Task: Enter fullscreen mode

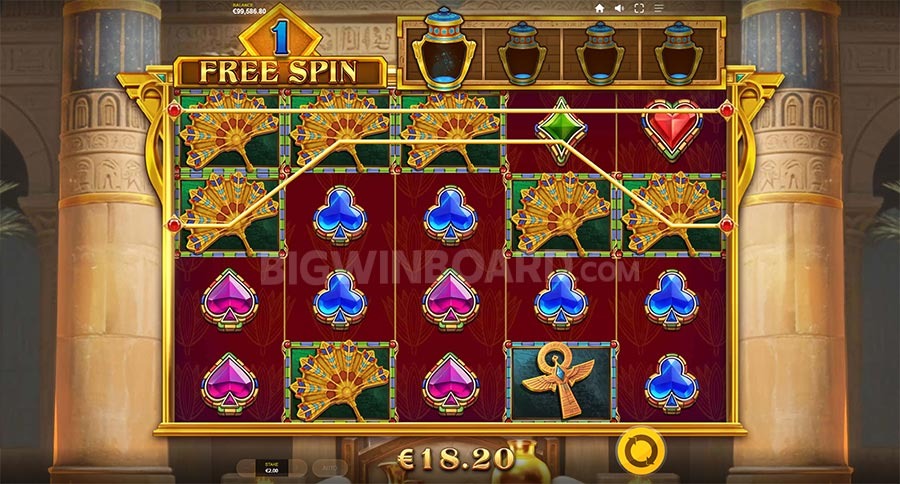Action: tap(639, 8)
